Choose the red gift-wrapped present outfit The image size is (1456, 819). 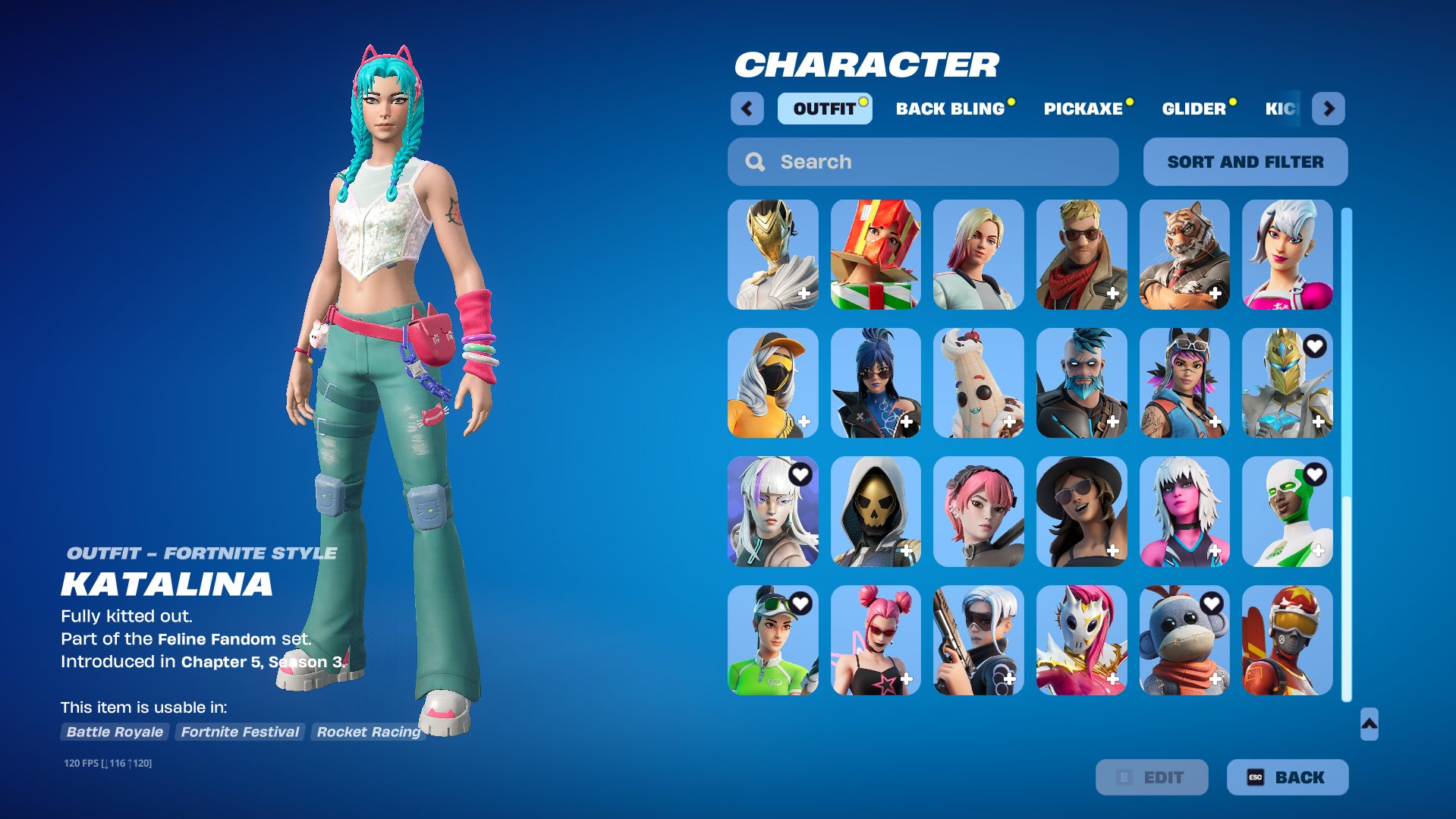click(x=876, y=255)
